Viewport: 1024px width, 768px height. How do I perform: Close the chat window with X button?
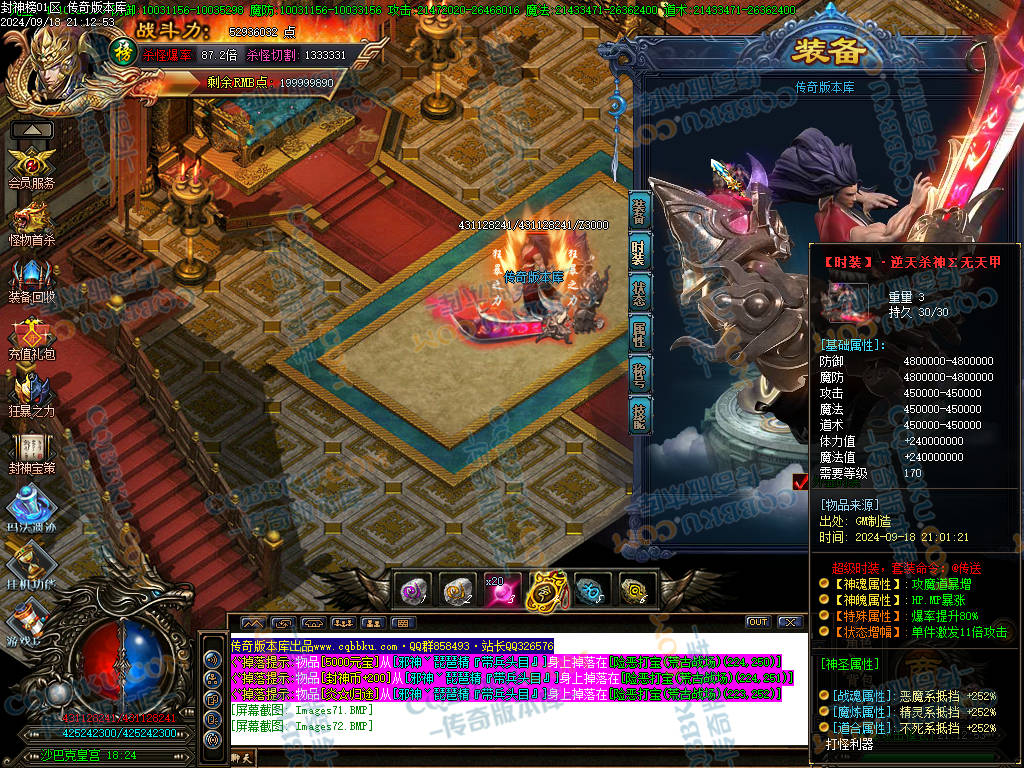tap(790, 622)
